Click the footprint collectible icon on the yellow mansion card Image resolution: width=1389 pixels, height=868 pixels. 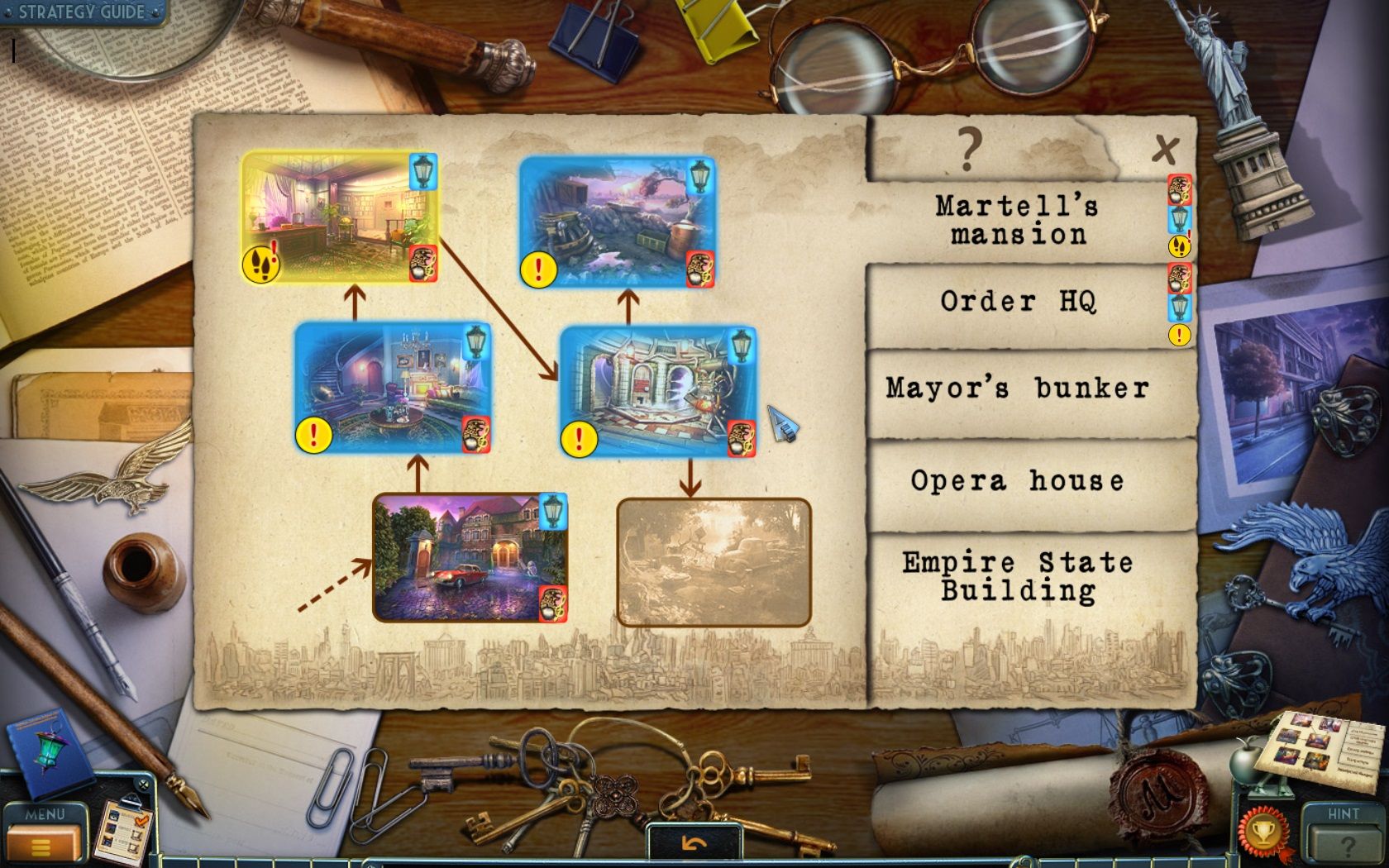tap(260, 263)
